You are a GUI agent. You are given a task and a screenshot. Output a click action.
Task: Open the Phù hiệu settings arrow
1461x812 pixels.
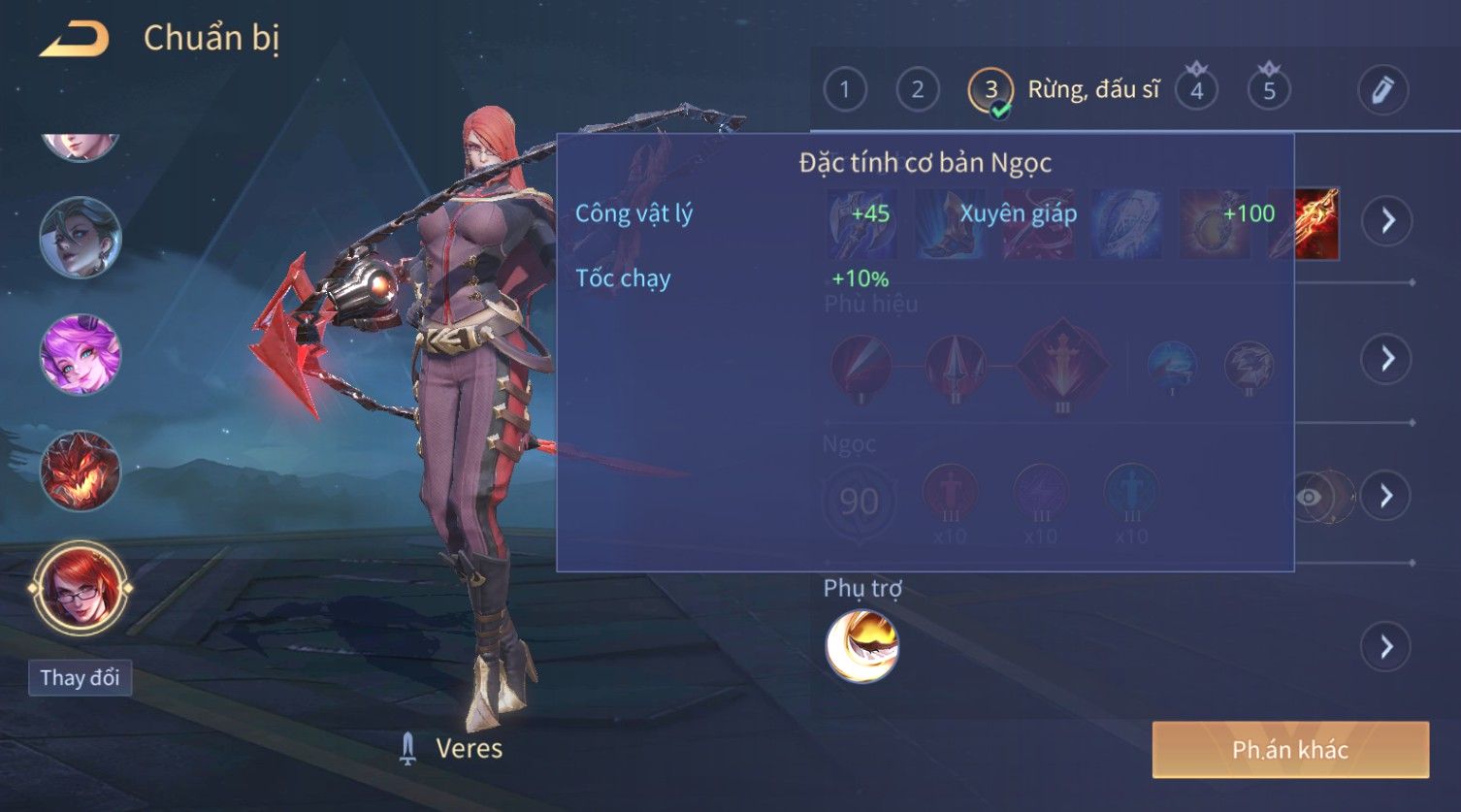point(1386,359)
